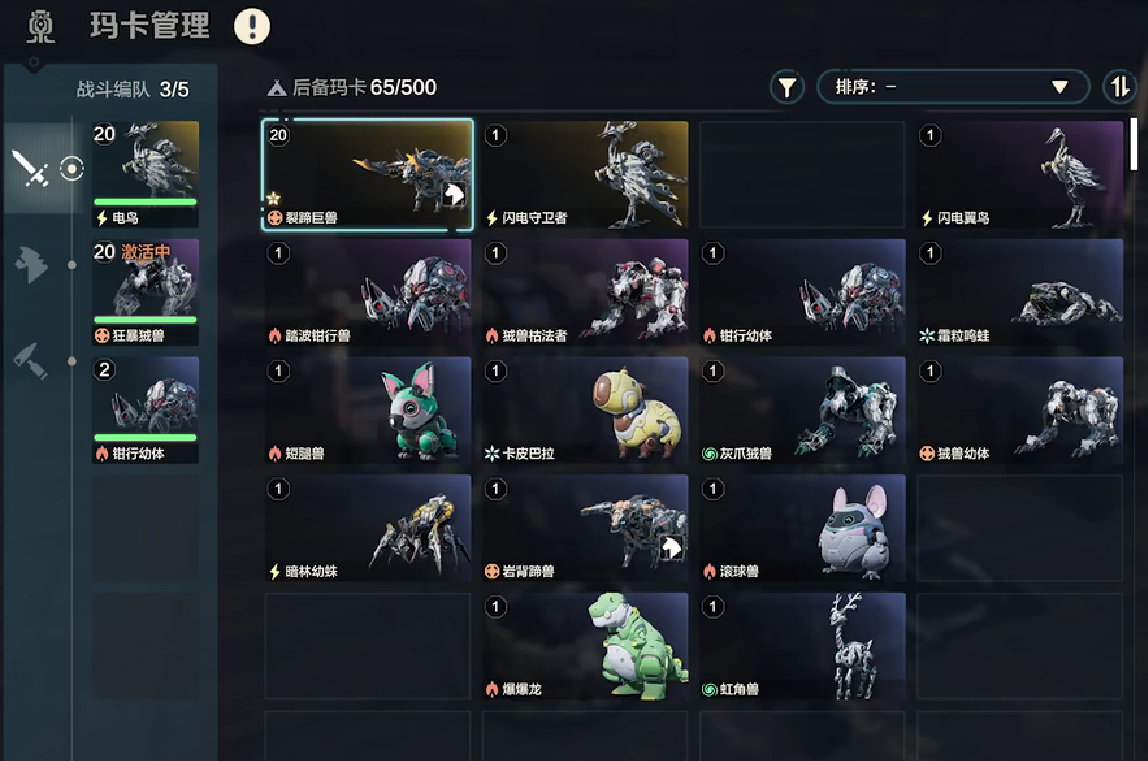Toggle the sort order arrows button
This screenshot has width=1148, height=761.
pyautogui.click(x=1119, y=88)
